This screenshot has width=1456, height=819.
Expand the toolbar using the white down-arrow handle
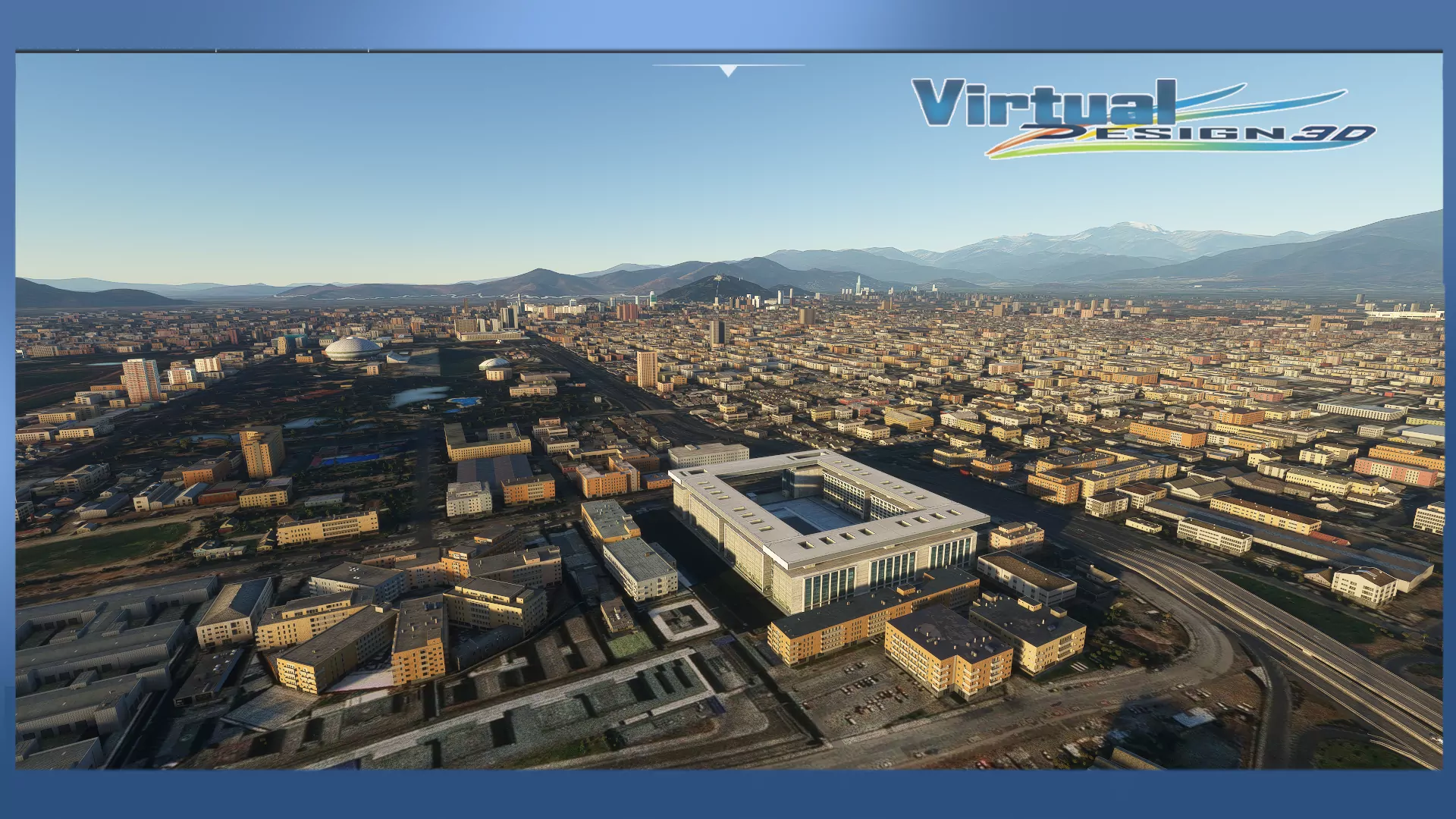[x=728, y=71]
